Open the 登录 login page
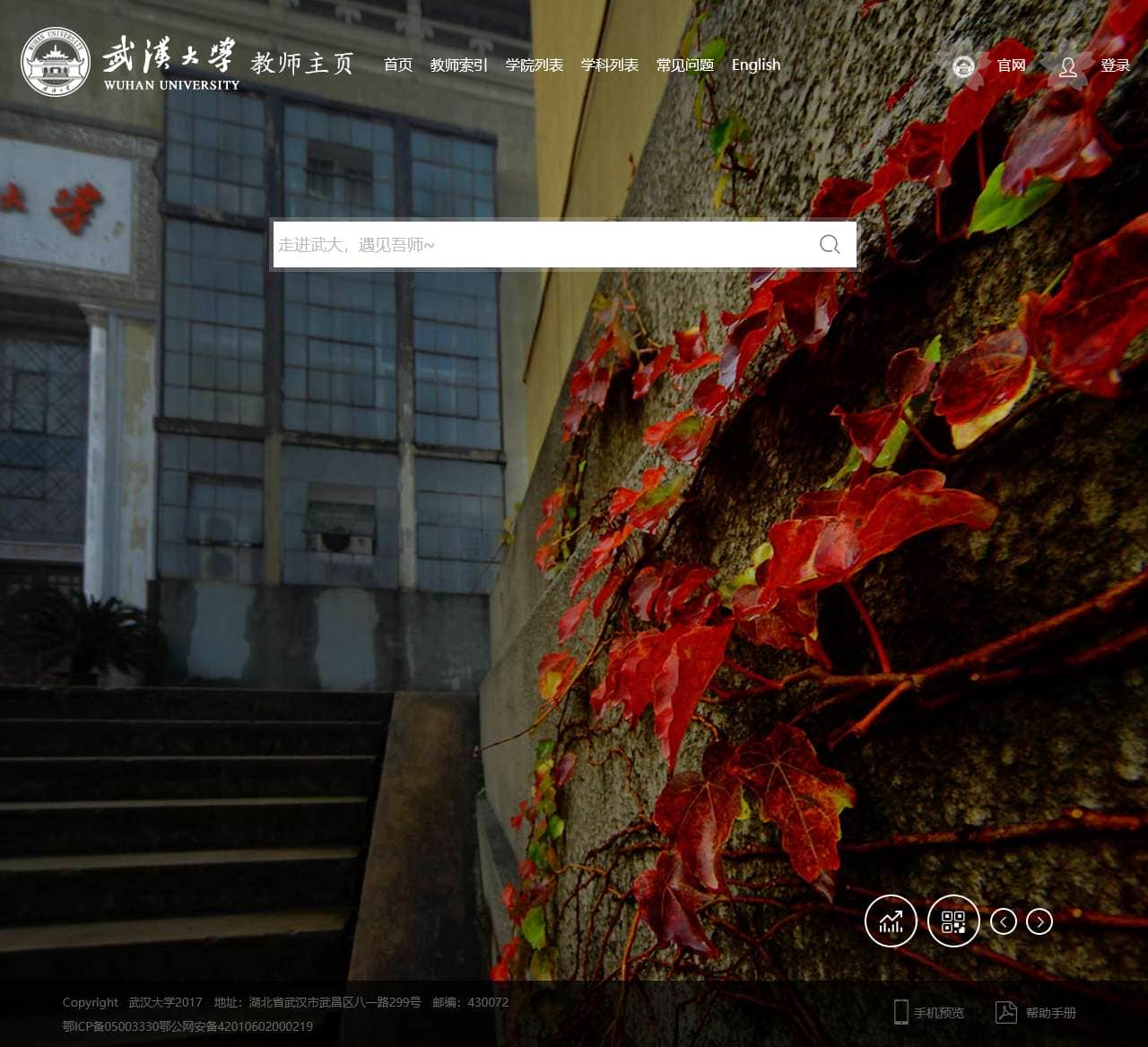This screenshot has height=1047, width=1148. (1115, 65)
